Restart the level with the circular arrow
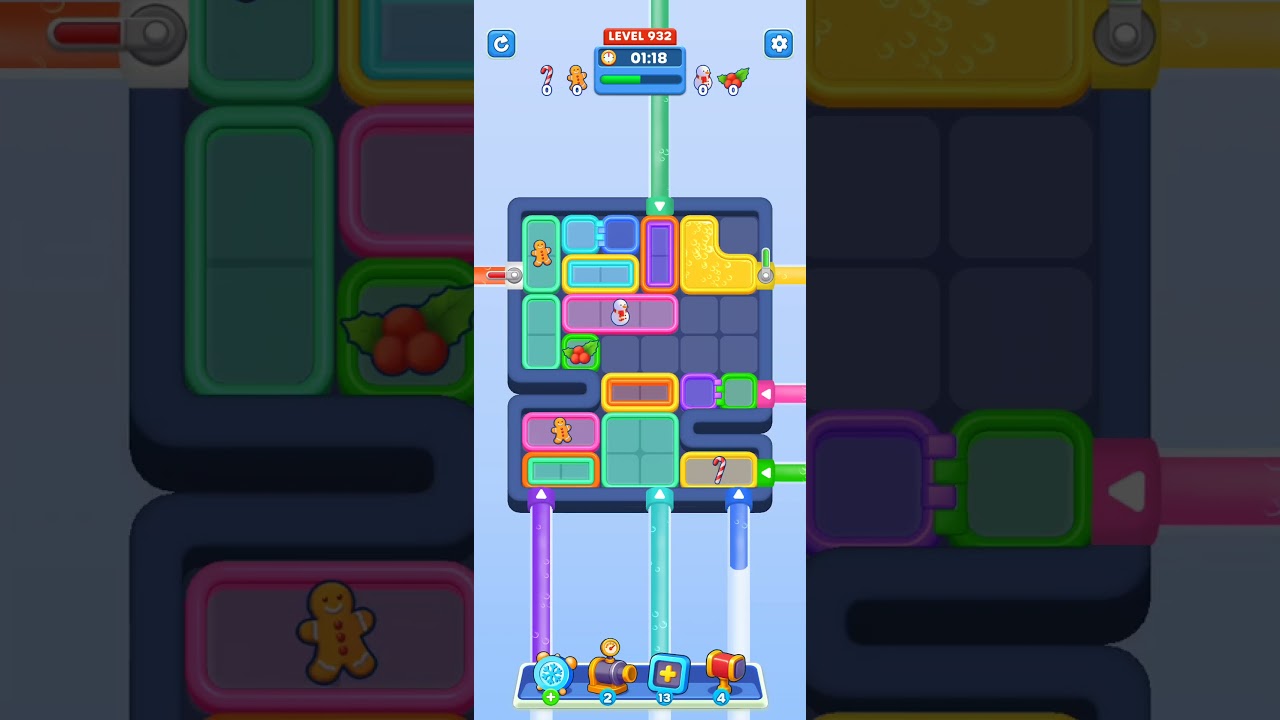The width and height of the screenshot is (1280, 720). [x=501, y=44]
